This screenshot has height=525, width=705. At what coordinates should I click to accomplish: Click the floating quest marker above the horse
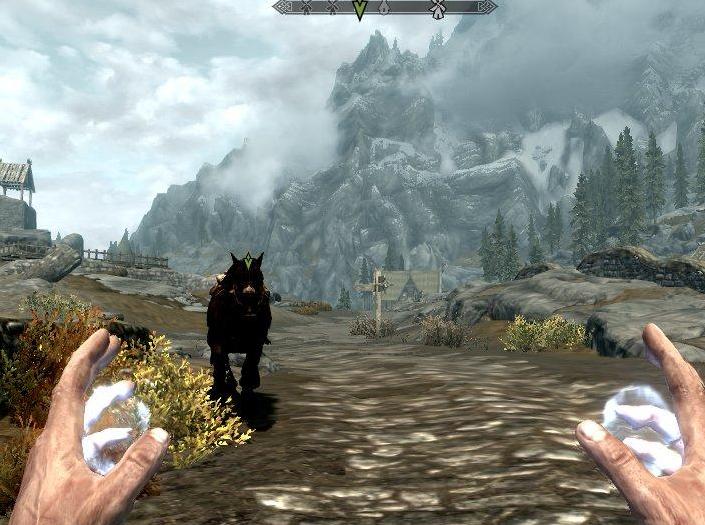(247, 259)
